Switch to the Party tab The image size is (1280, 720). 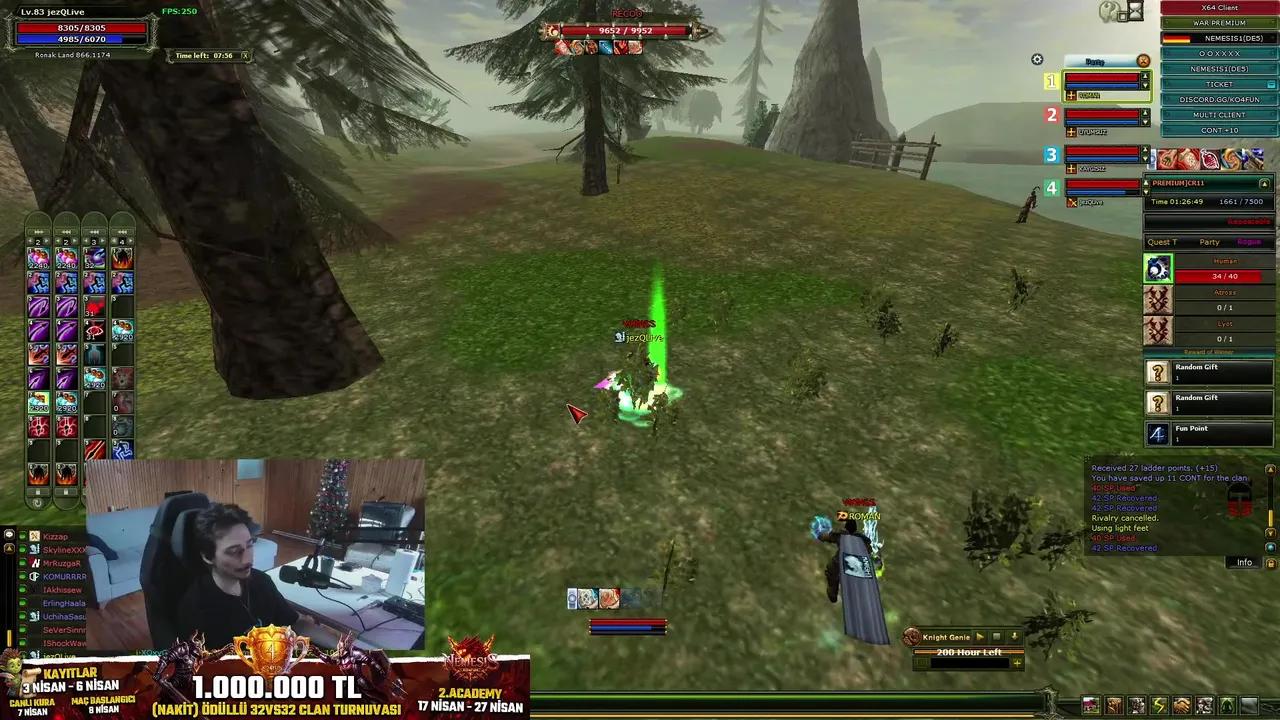coord(1210,242)
